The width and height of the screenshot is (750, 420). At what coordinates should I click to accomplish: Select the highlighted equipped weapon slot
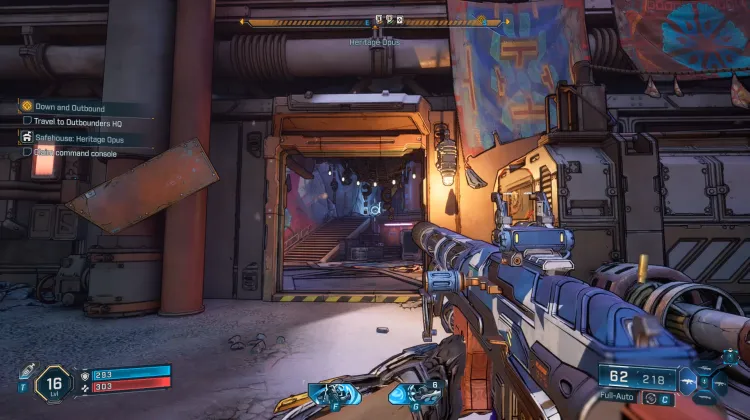(689, 381)
